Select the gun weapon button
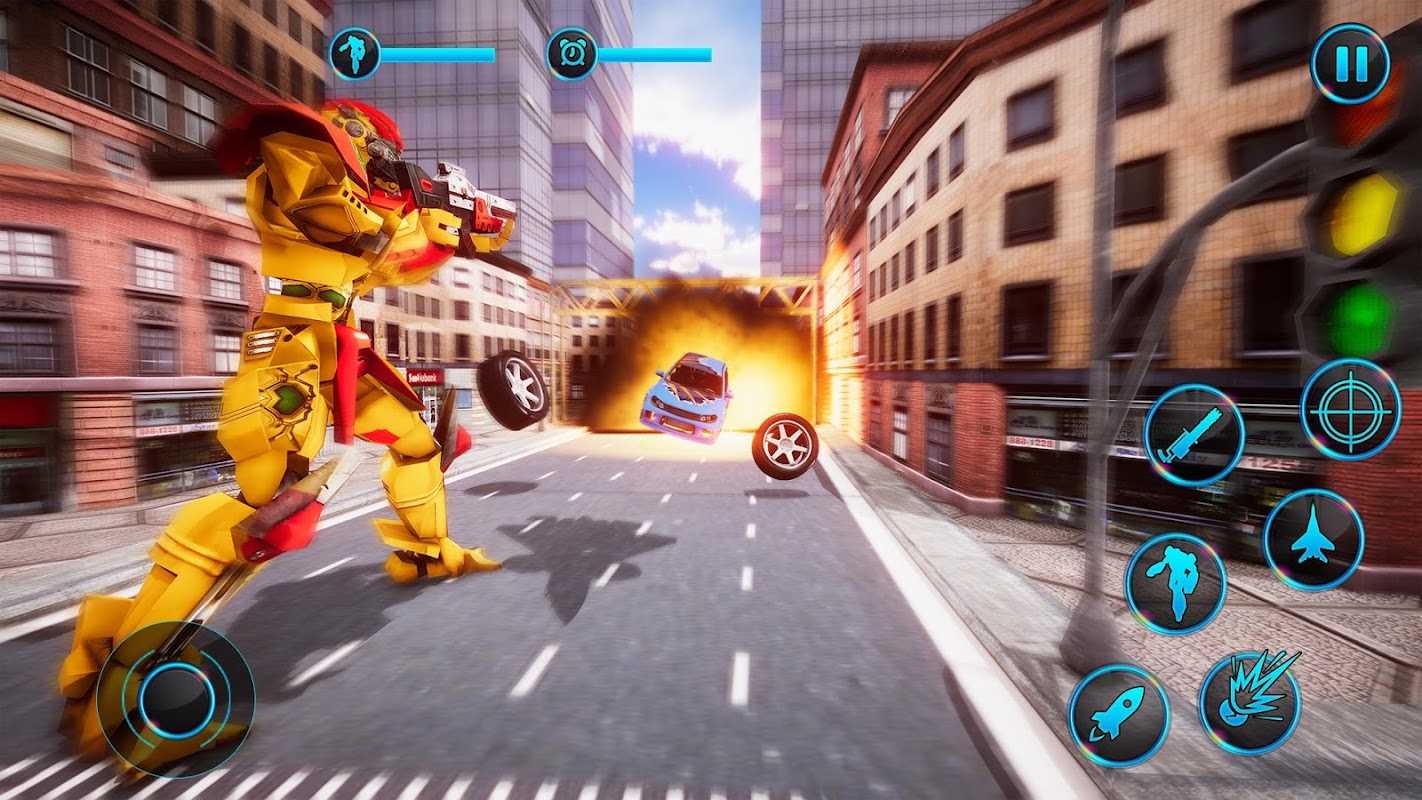This screenshot has height=800, width=1422. (1194, 435)
